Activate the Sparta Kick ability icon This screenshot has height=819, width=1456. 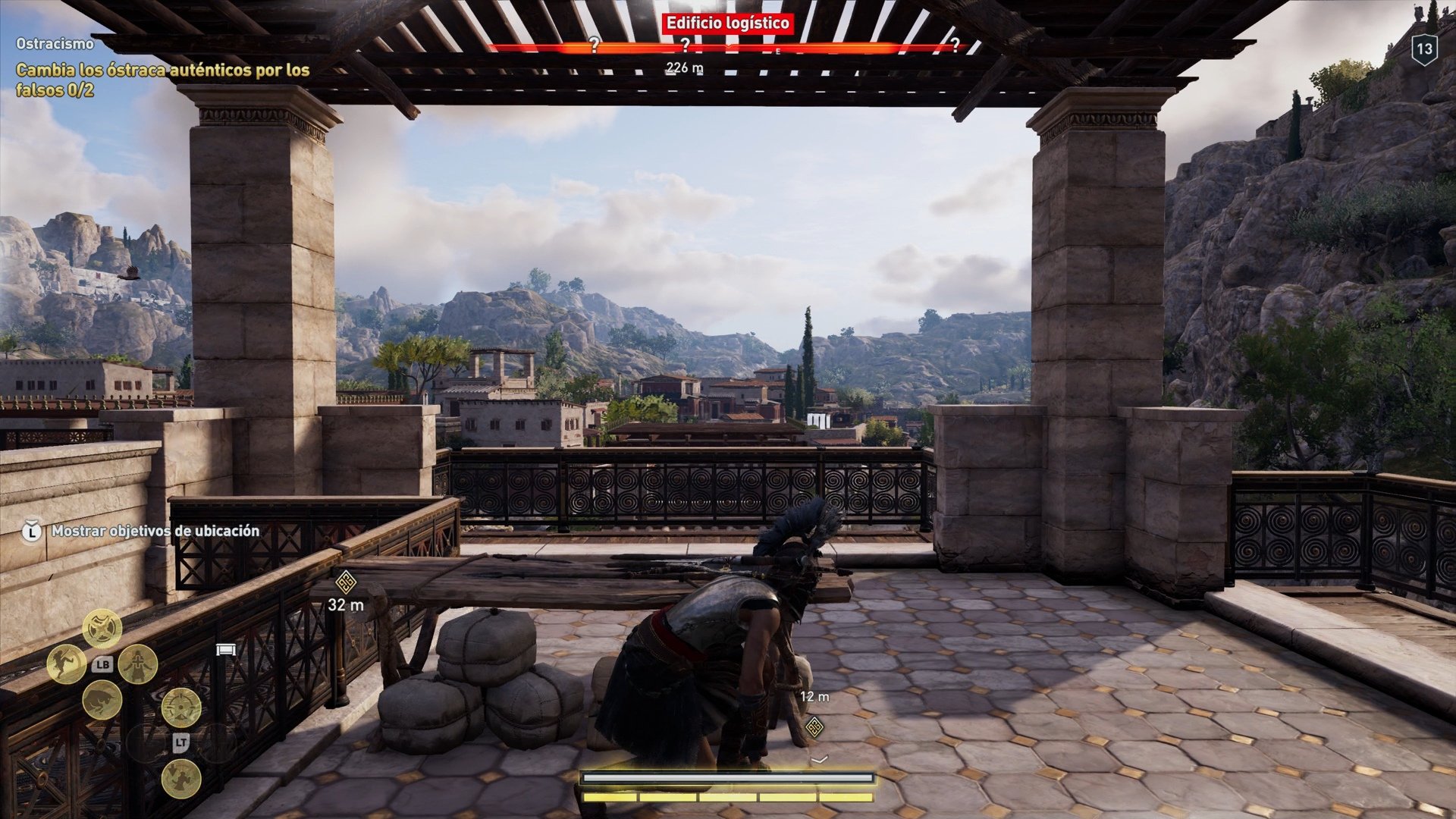pyautogui.click(x=67, y=664)
